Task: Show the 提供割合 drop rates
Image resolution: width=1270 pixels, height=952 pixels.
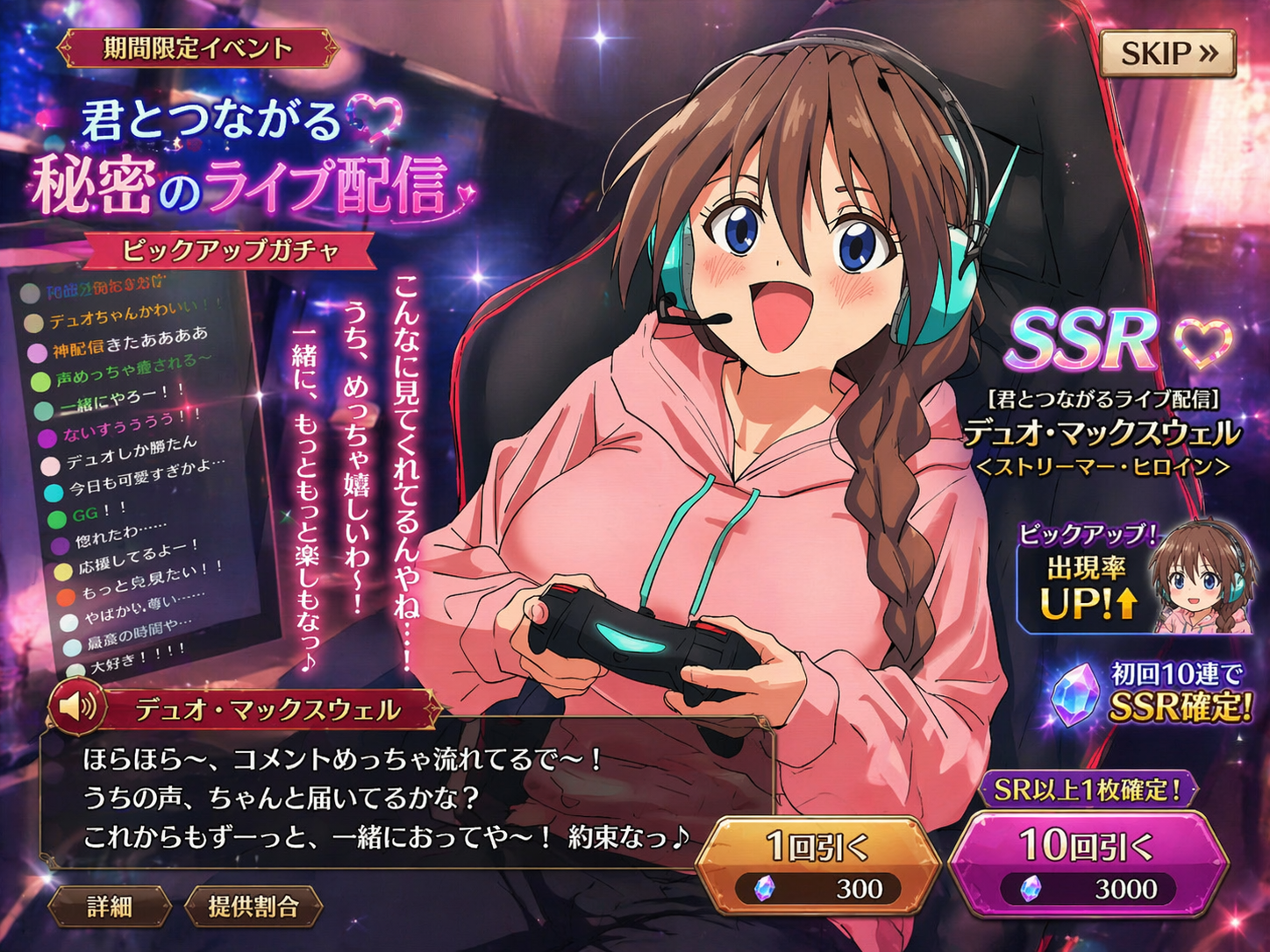Action: tap(253, 906)
